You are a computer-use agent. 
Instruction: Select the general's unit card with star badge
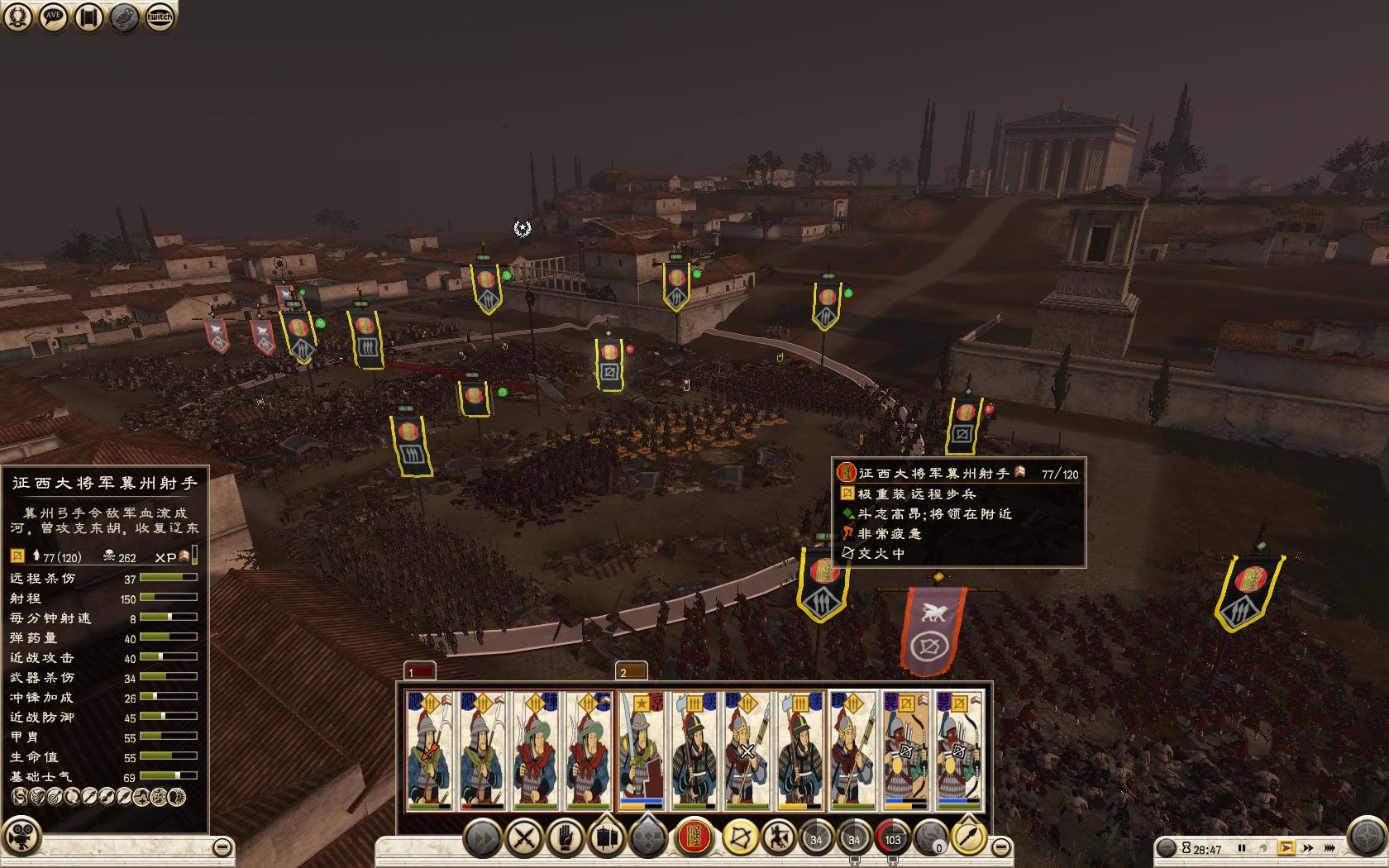[642, 751]
